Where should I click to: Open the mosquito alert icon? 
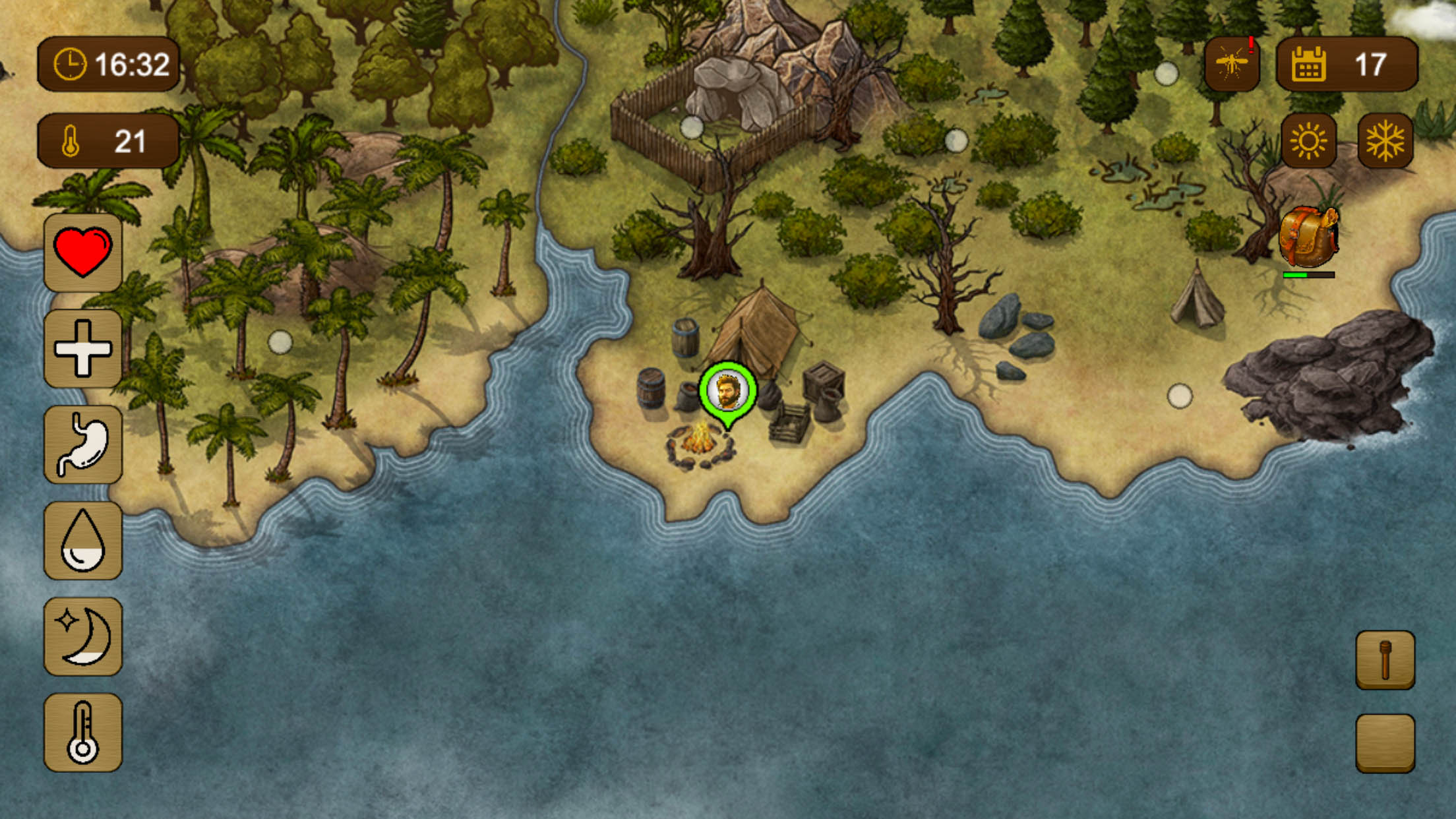point(1232,64)
